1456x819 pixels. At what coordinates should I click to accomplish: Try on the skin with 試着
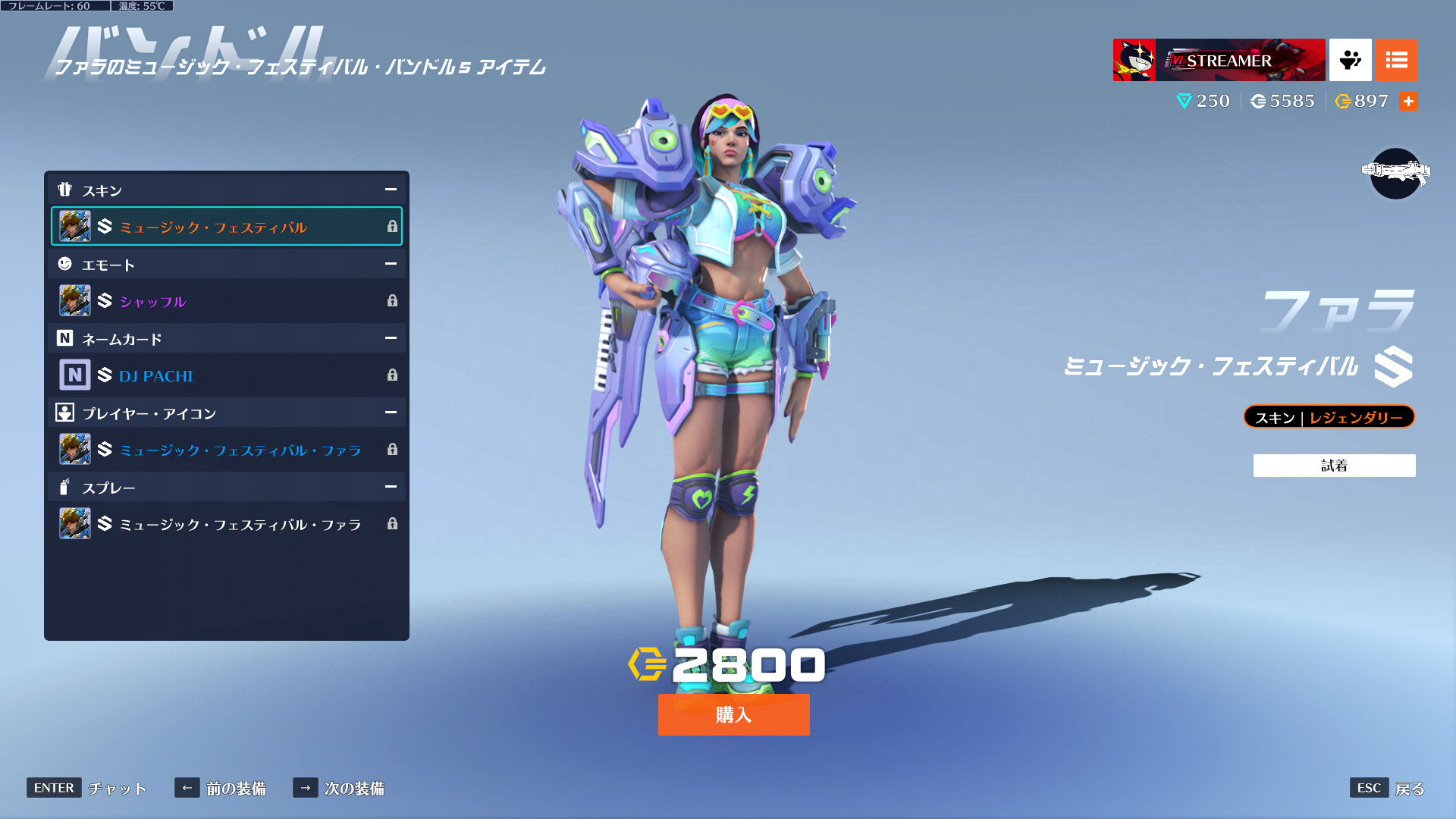[x=1334, y=466]
